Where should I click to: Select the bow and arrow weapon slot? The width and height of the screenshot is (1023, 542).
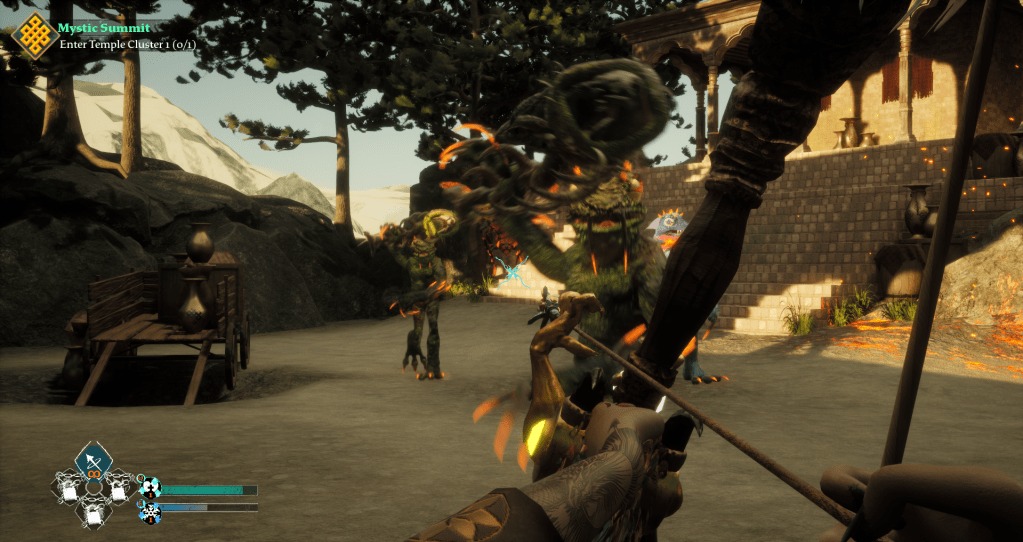93,460
